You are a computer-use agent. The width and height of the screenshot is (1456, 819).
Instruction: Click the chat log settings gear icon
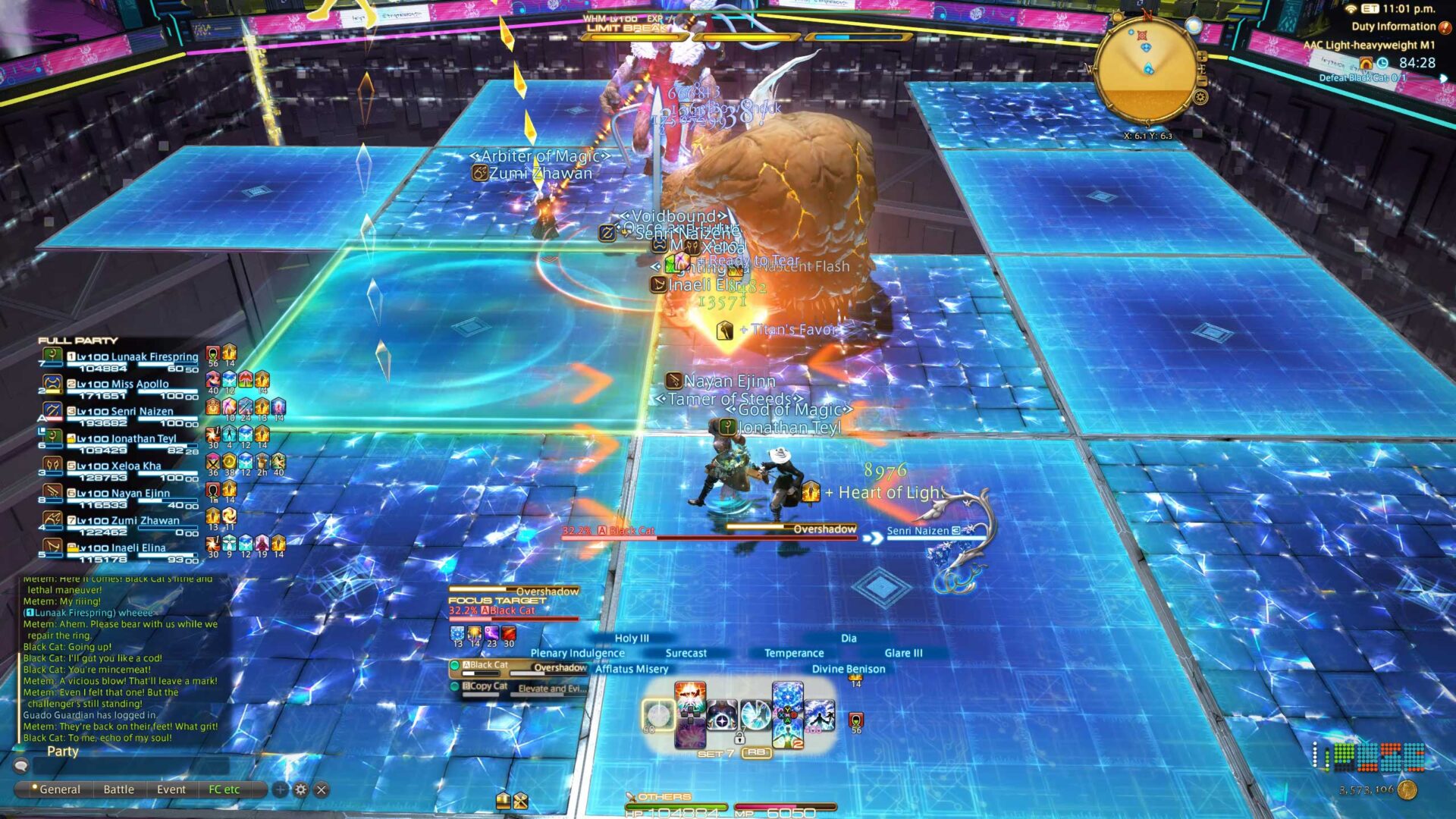tap(301, 789)
